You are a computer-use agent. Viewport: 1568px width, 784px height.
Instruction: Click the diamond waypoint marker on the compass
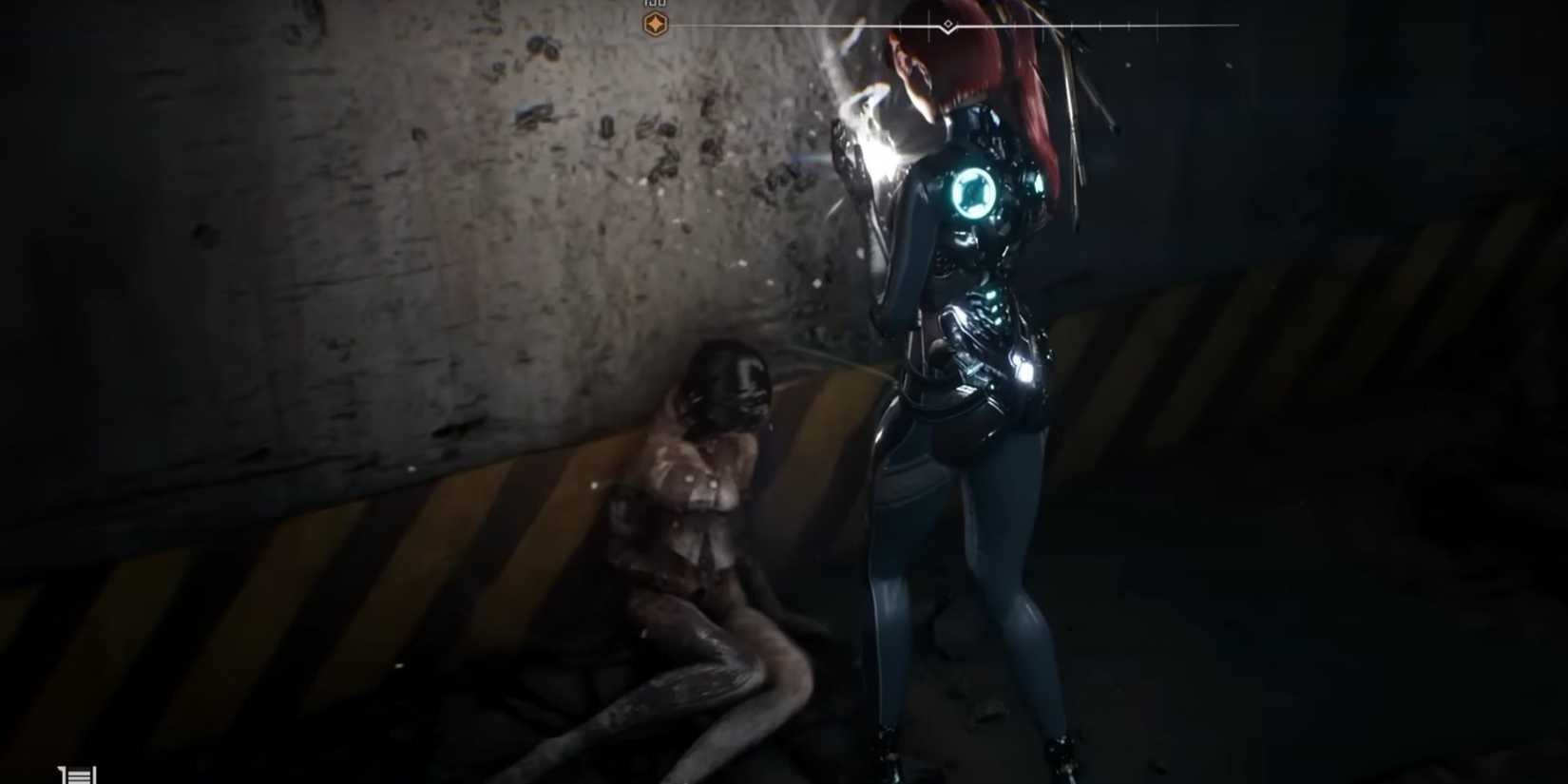pos(947,25)
